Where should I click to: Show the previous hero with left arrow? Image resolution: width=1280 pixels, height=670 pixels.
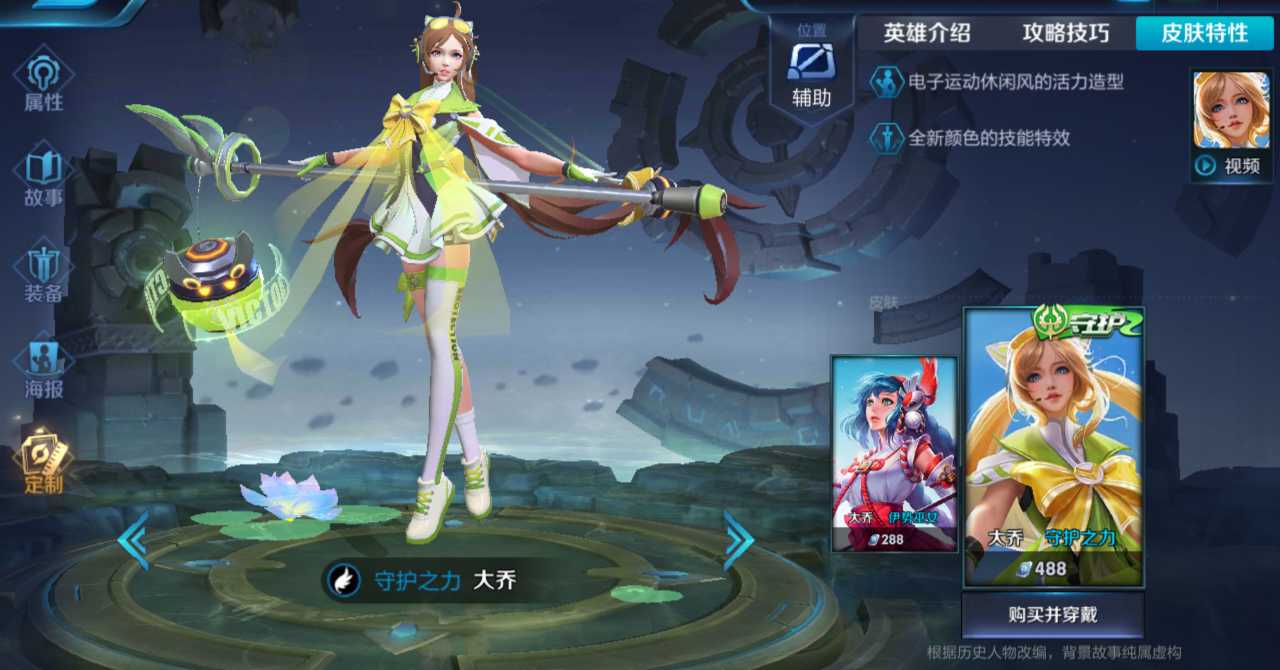[133, 540]
